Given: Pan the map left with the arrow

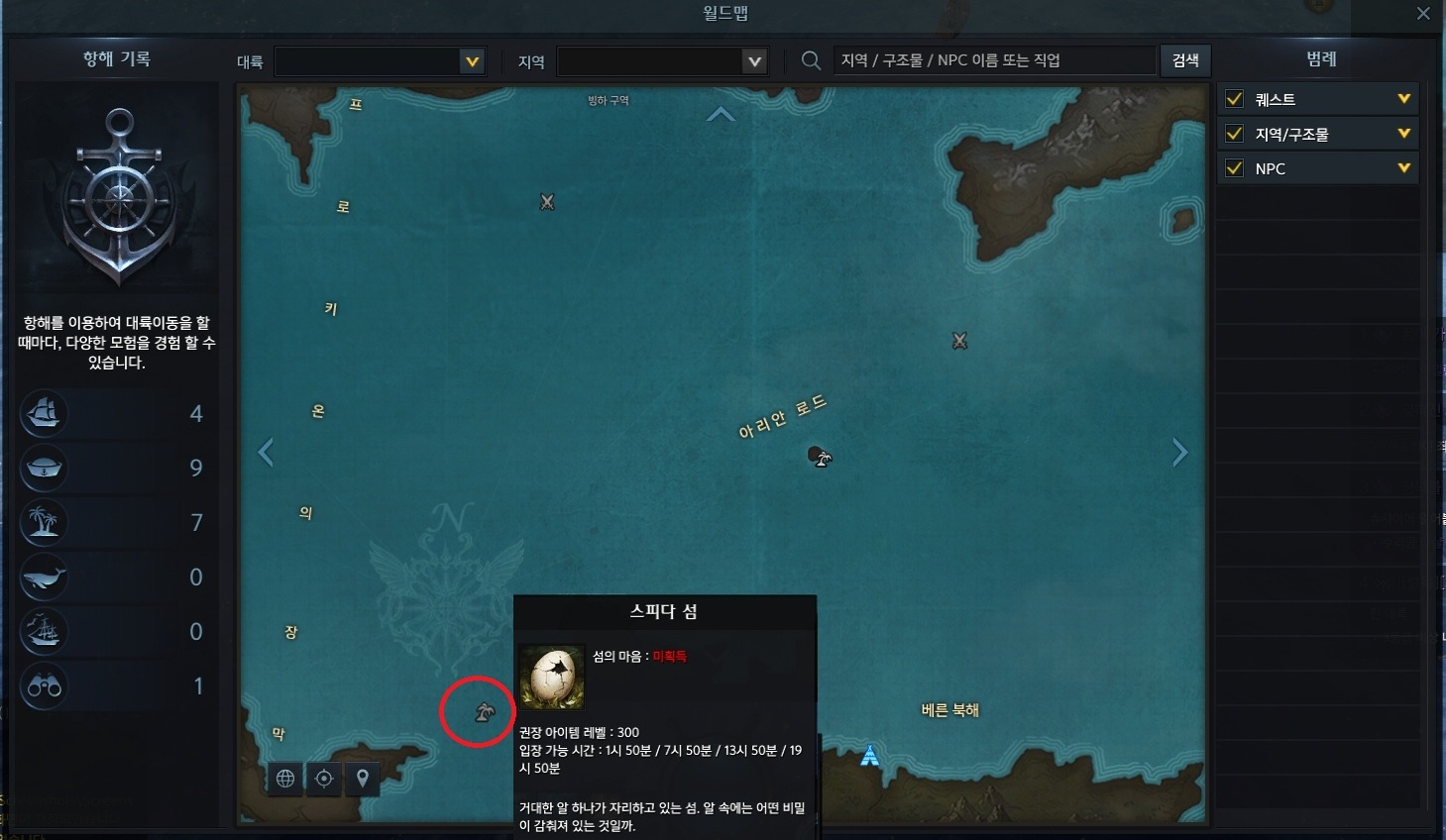Looking at the screenshot, I should pos(266,453).
